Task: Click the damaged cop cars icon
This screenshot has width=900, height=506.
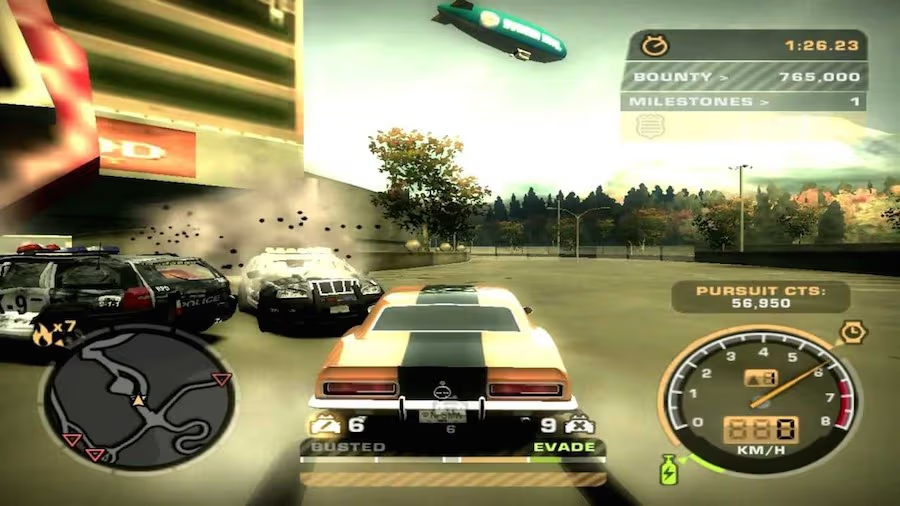Action: click(x=324, y=426)
